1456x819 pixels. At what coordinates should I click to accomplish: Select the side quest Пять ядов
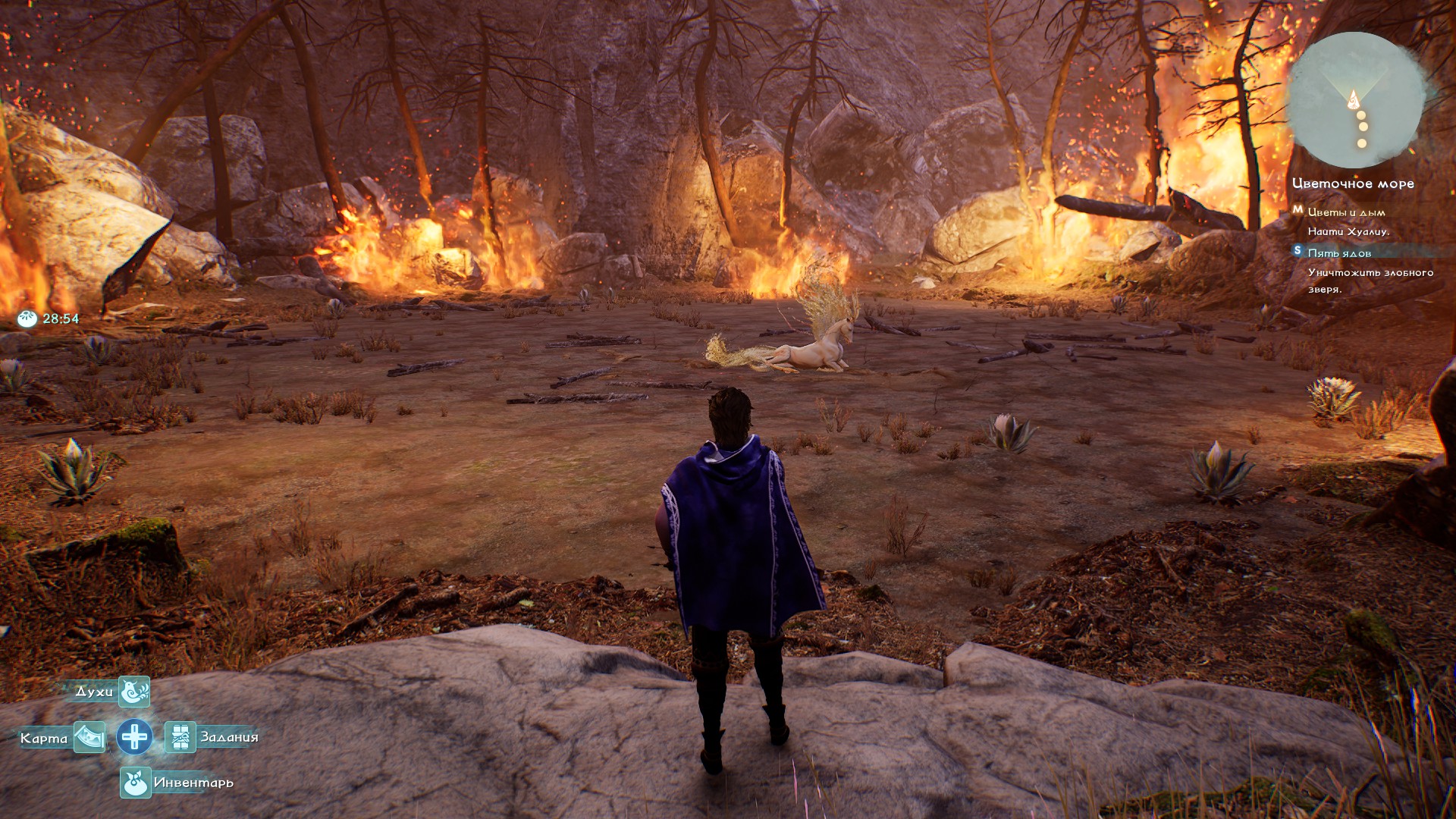(x=1339, y=253)
